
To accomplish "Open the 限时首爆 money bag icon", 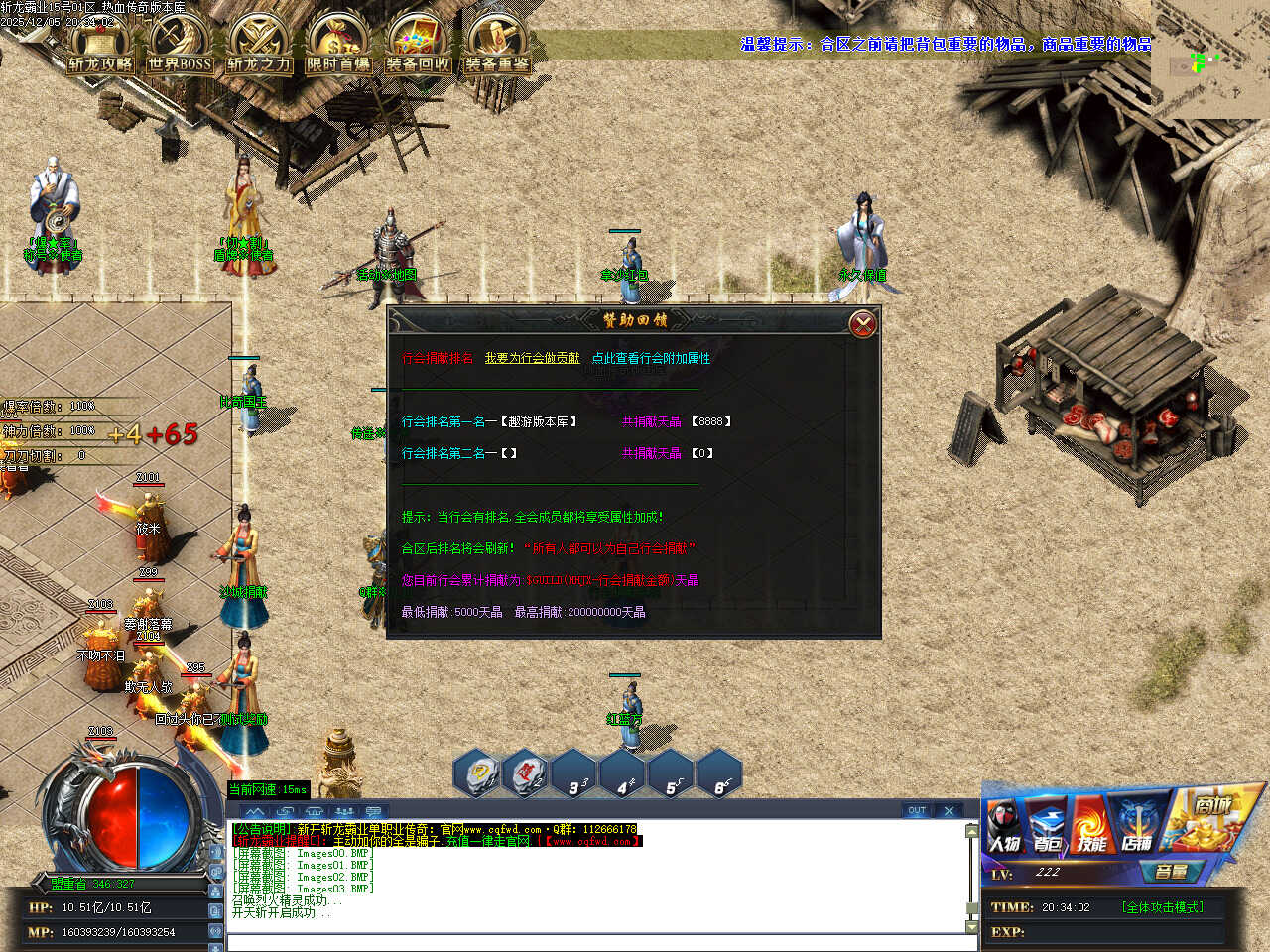I will pos(338,45).
